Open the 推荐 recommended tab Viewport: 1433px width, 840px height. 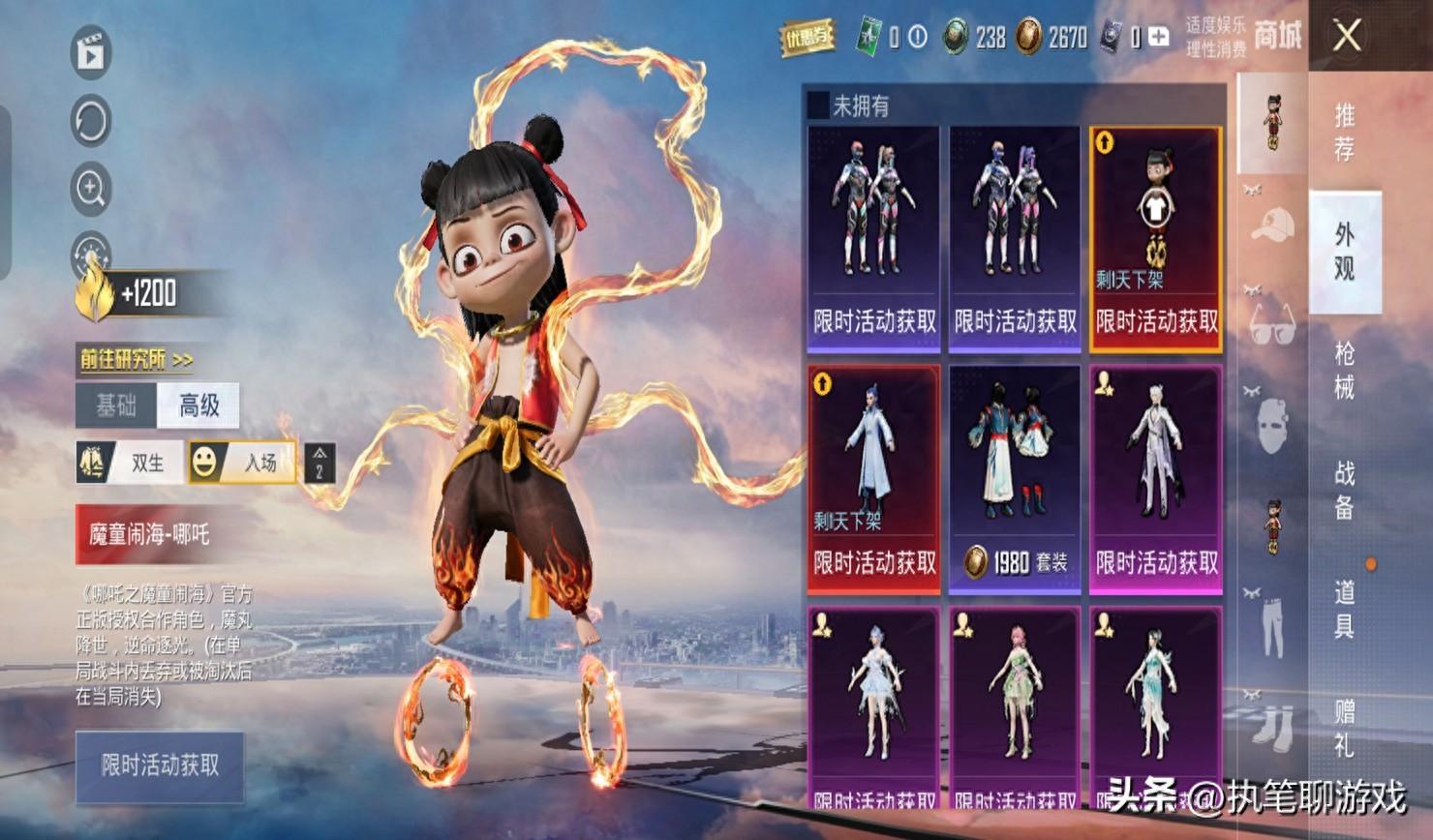[x=1344, y=132]
